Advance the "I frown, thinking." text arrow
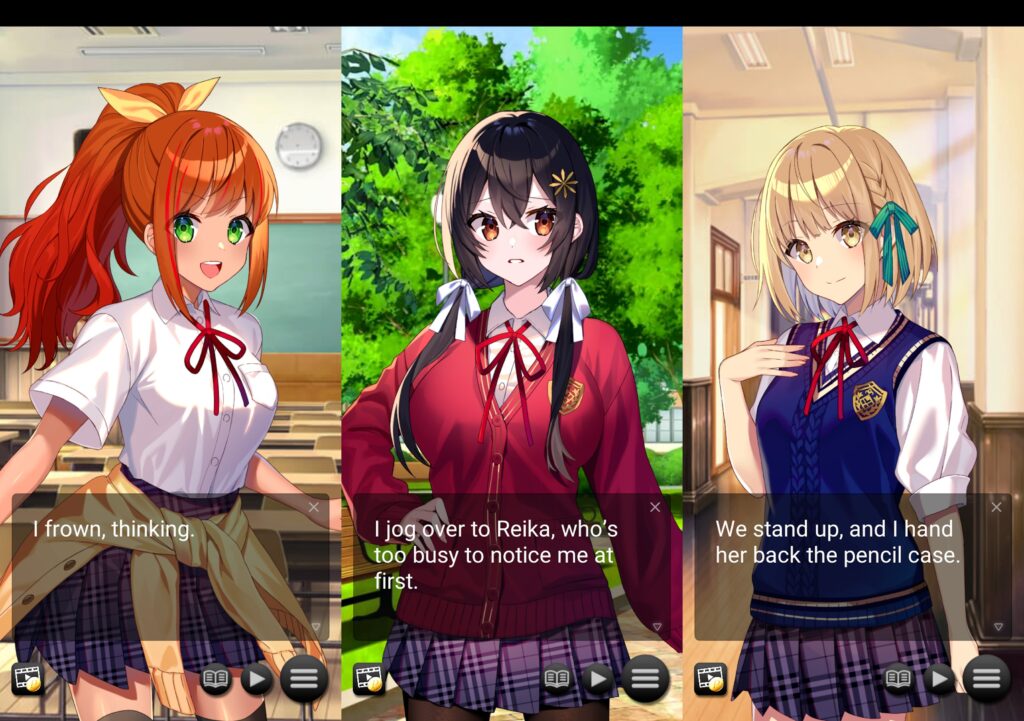Viewport: 1024px width, 721px height. pos(316,628)
